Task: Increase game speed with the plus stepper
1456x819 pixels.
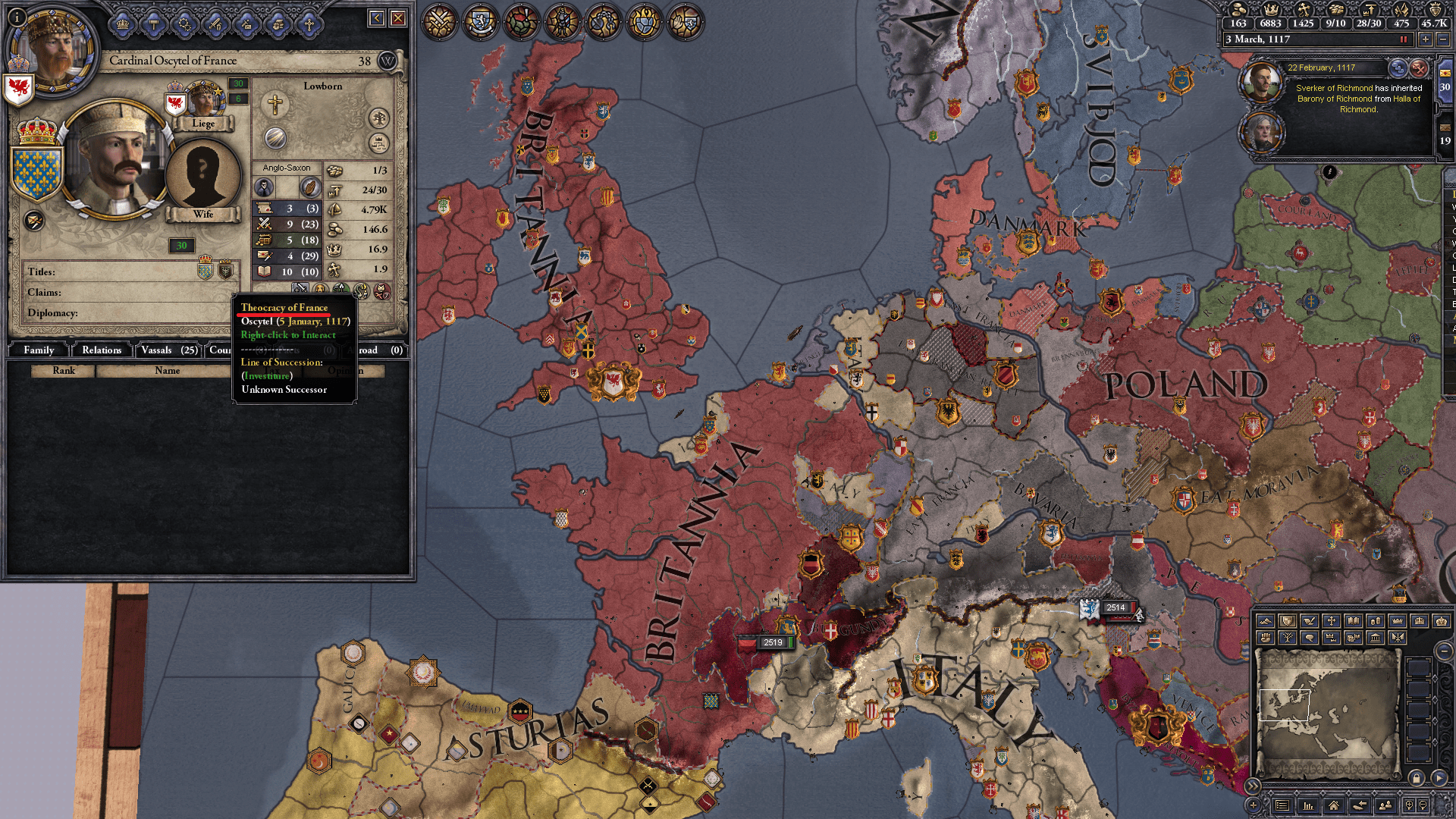Action: point(1425,39)
